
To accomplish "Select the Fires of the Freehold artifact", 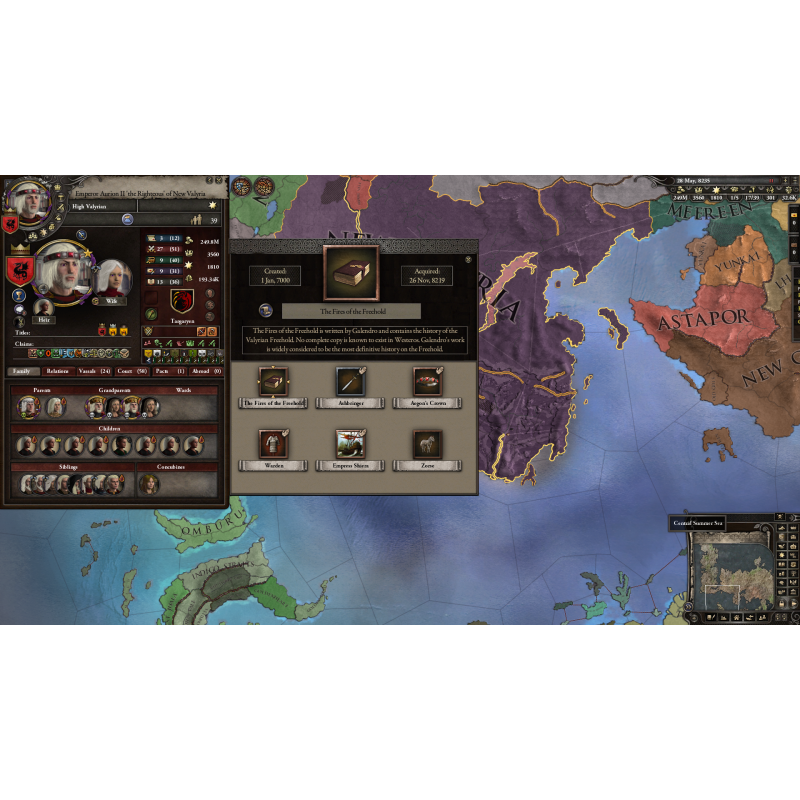I will pos(271,381).
